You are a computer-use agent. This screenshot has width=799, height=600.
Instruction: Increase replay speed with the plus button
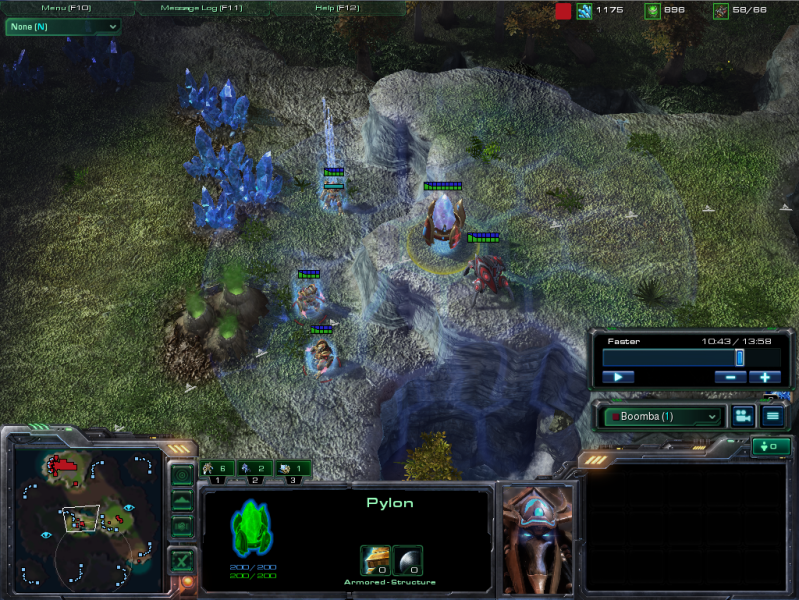[x=765, y=377]
